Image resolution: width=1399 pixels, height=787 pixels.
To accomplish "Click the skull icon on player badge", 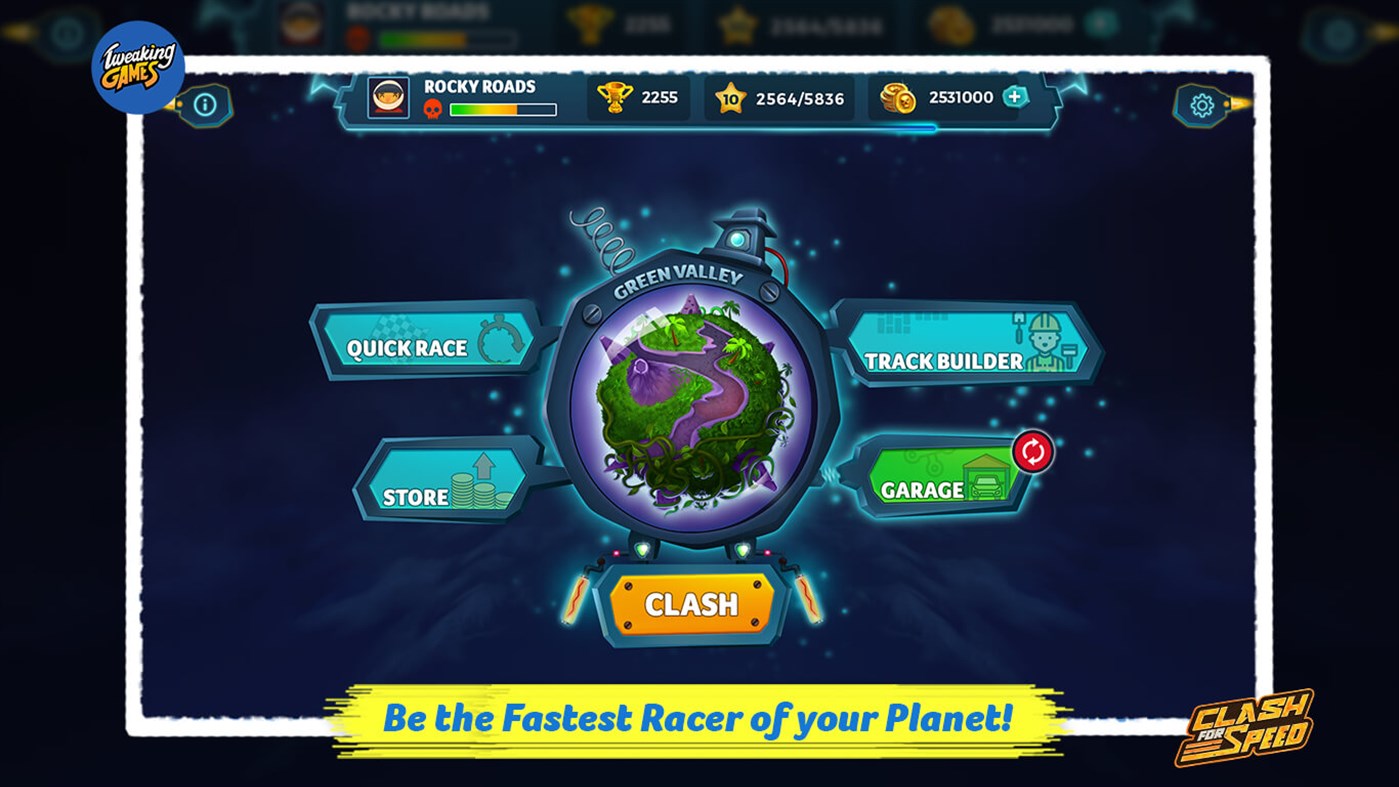I will click(433, 109).
